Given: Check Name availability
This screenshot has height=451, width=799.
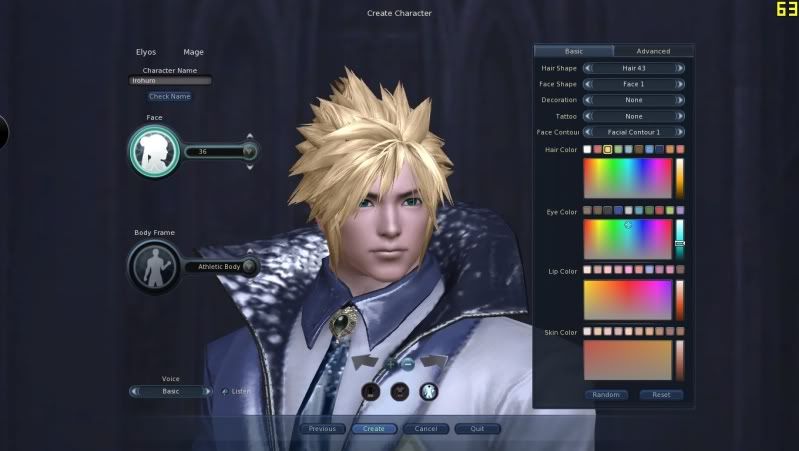Looking at the screenshot, I should pos(170,96).
